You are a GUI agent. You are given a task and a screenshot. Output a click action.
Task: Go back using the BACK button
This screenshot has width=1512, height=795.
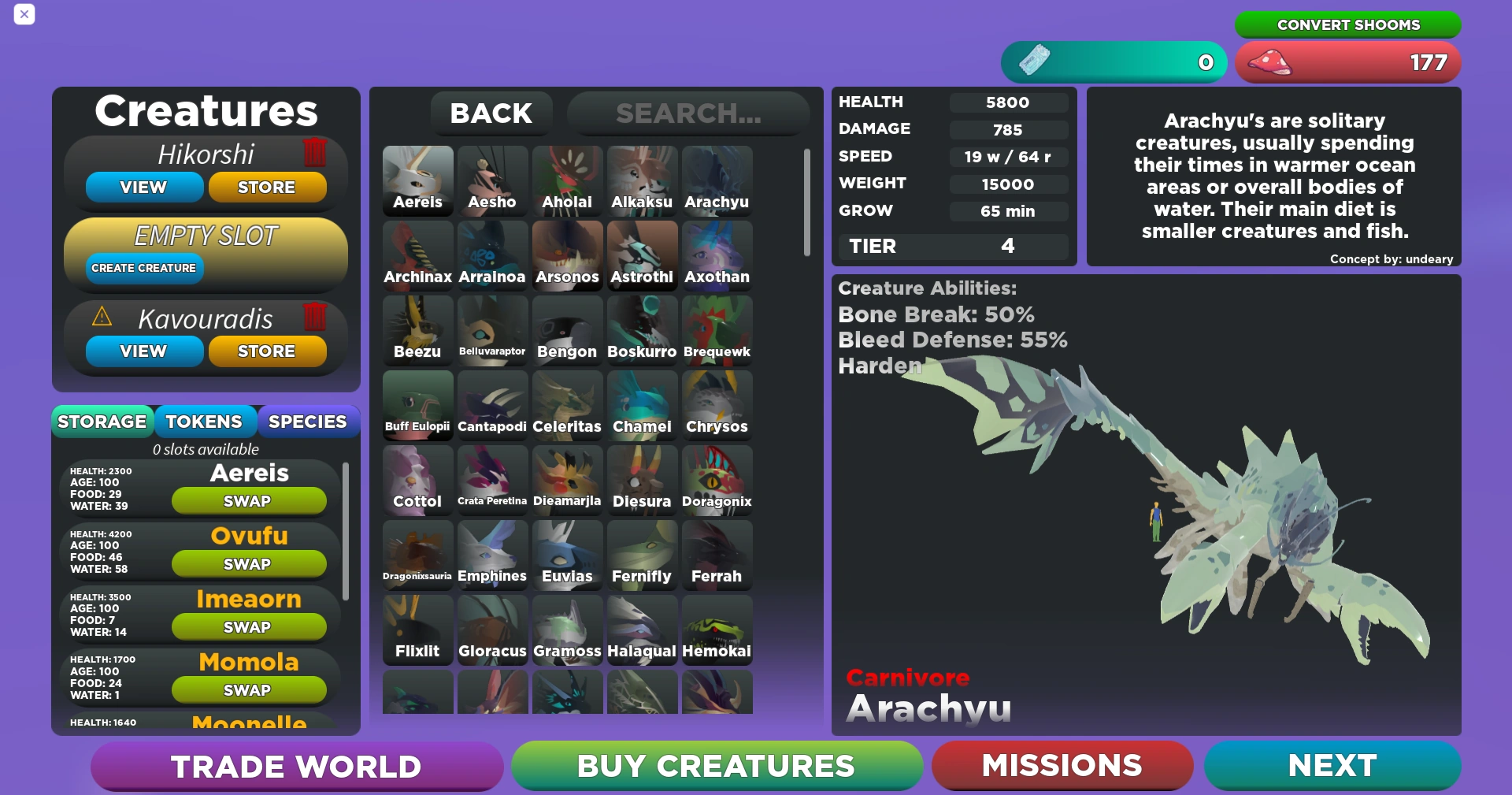[491, 113]
